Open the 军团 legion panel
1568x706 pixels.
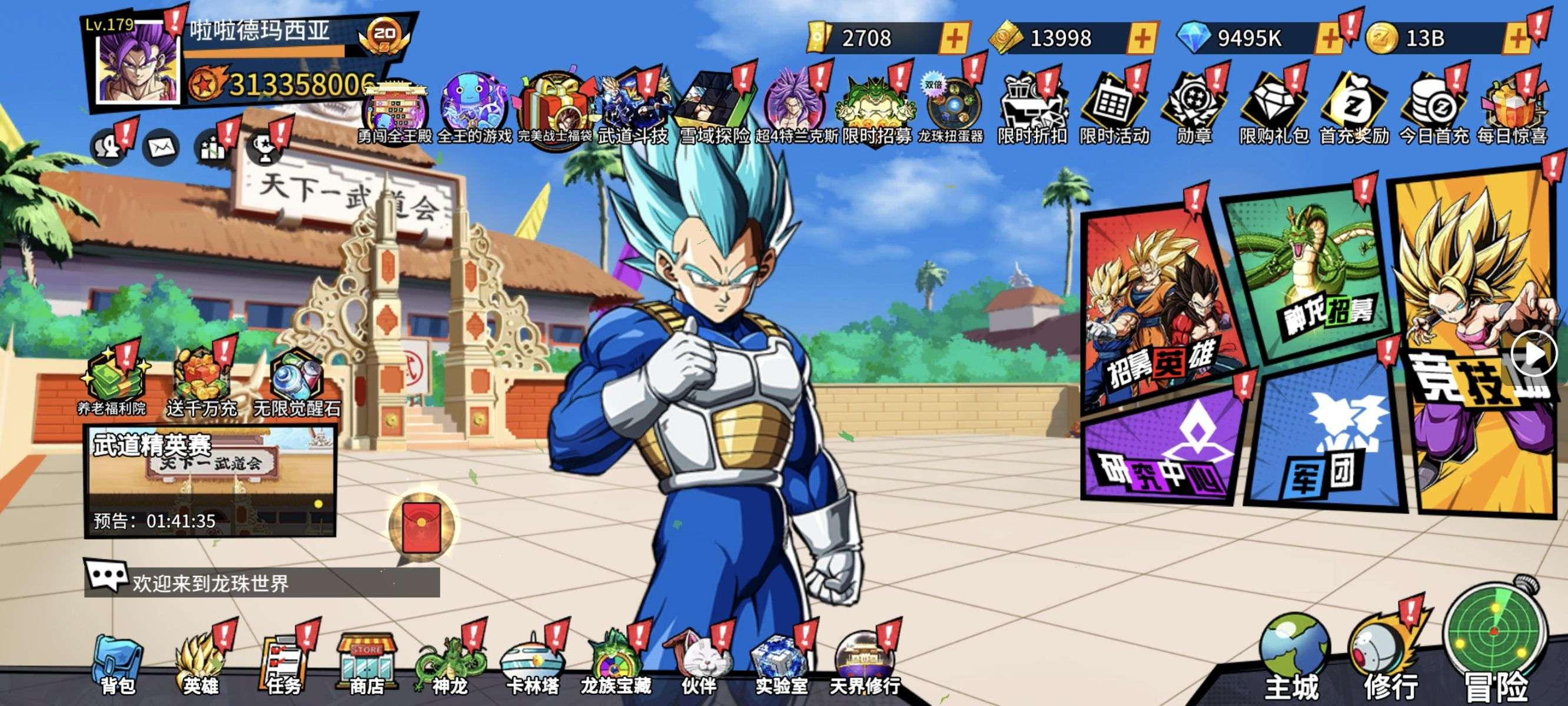click(1324, 444)
